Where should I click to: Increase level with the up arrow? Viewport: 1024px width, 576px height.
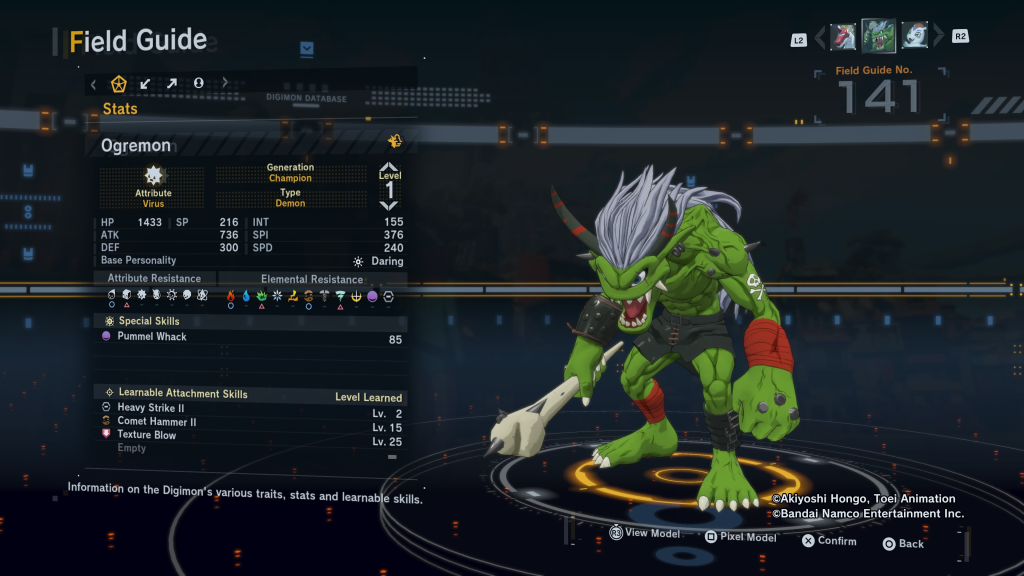coord(389,168)
